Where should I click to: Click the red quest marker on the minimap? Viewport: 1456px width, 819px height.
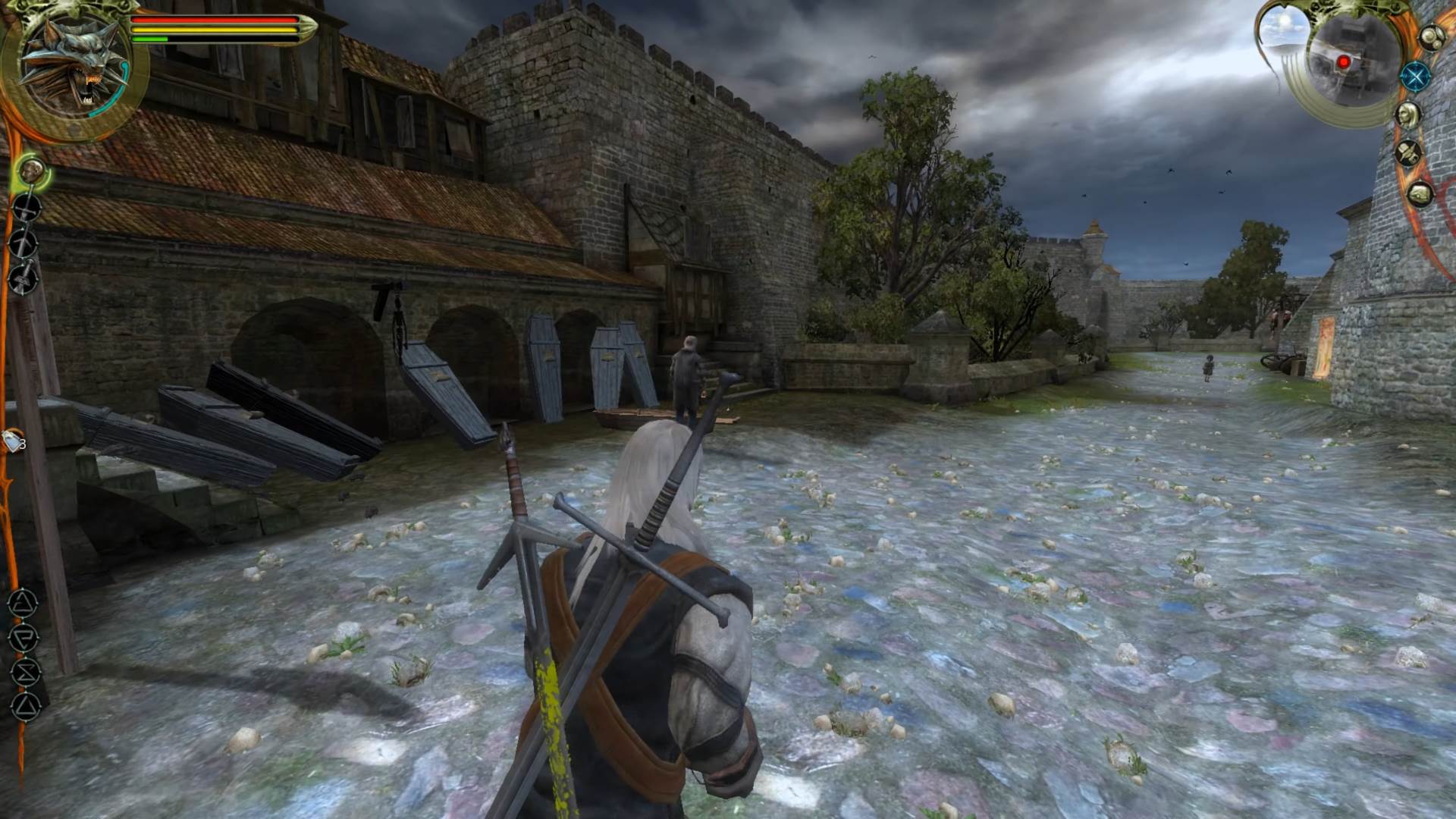click(x=1344, y=62)
